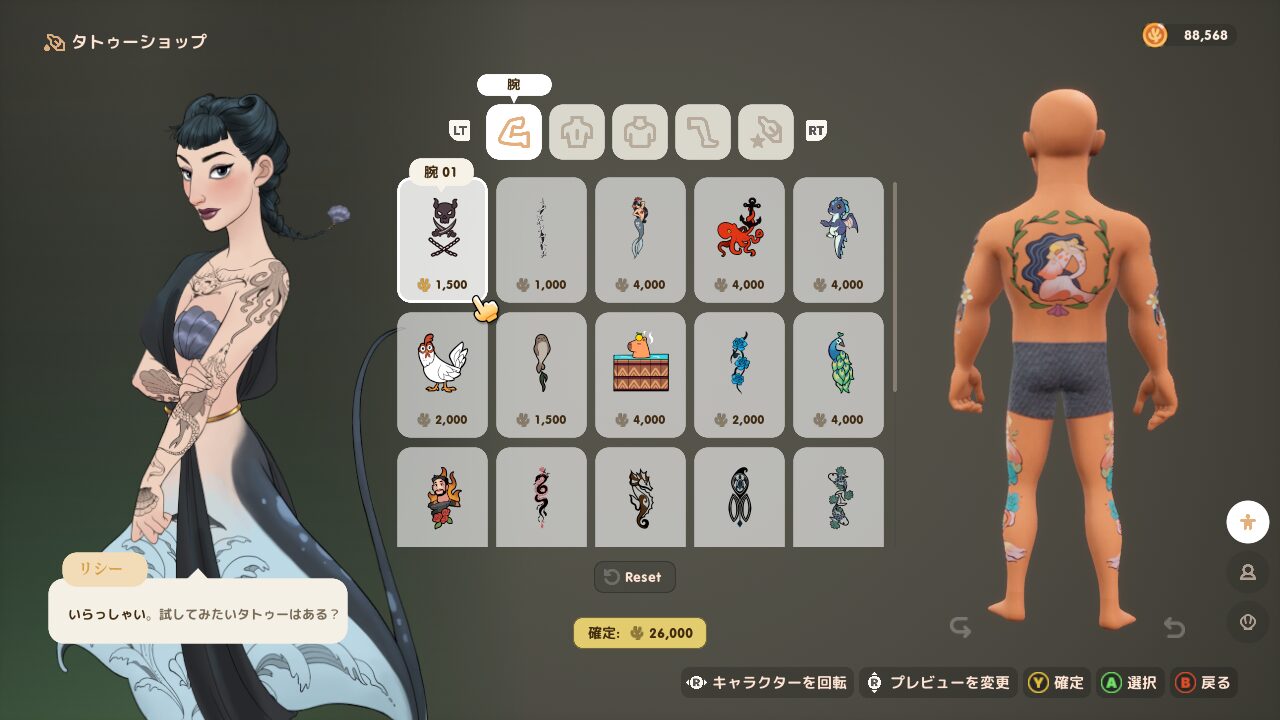
Task: Select the bearded man with flames tattoo
Action: pyautogui.click(x=442, y=498)
